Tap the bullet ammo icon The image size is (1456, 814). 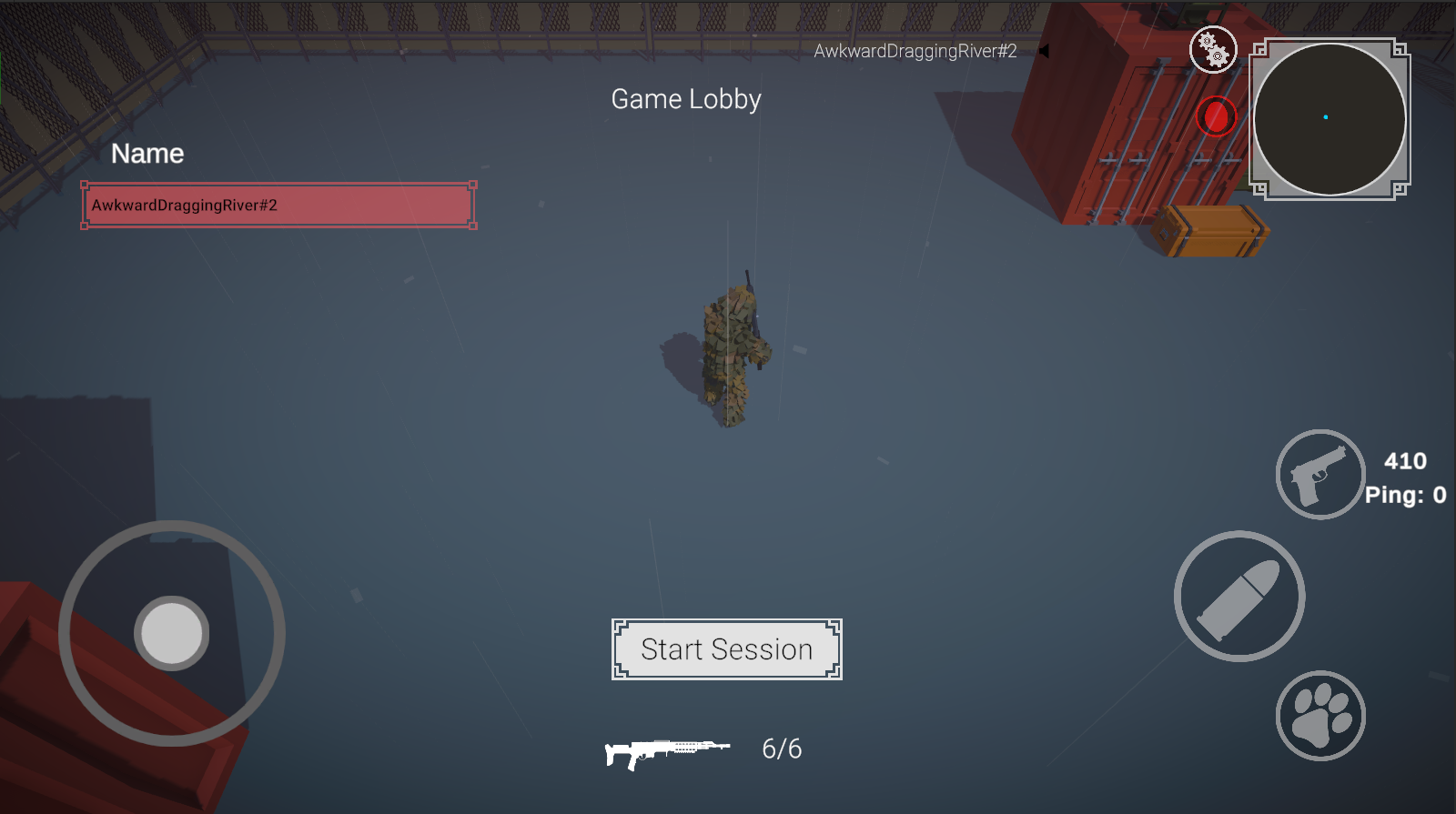point(1239,598)
